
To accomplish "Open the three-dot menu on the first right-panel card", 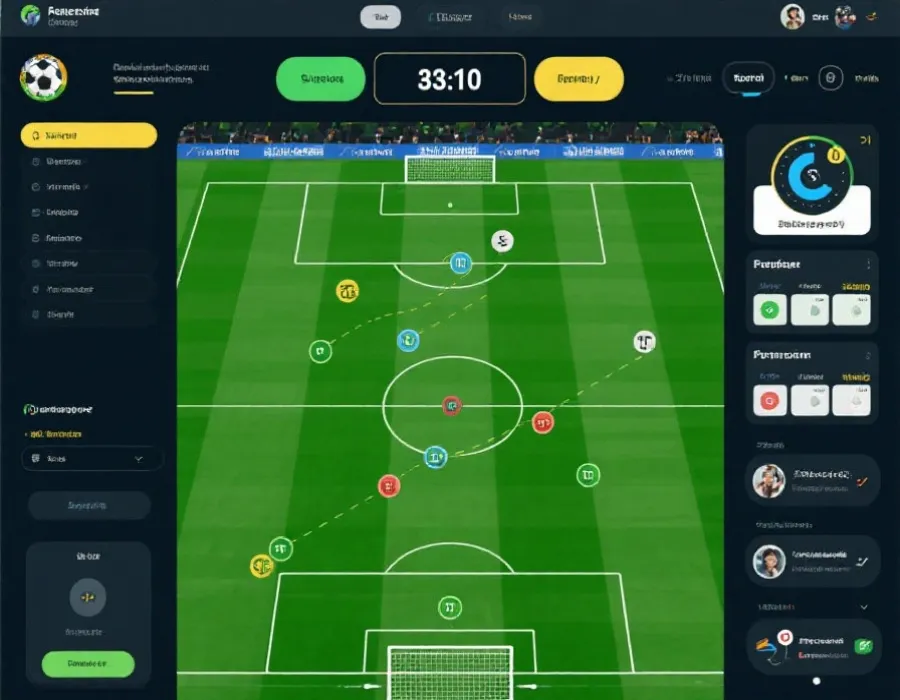I will click(x=868, y=265).
